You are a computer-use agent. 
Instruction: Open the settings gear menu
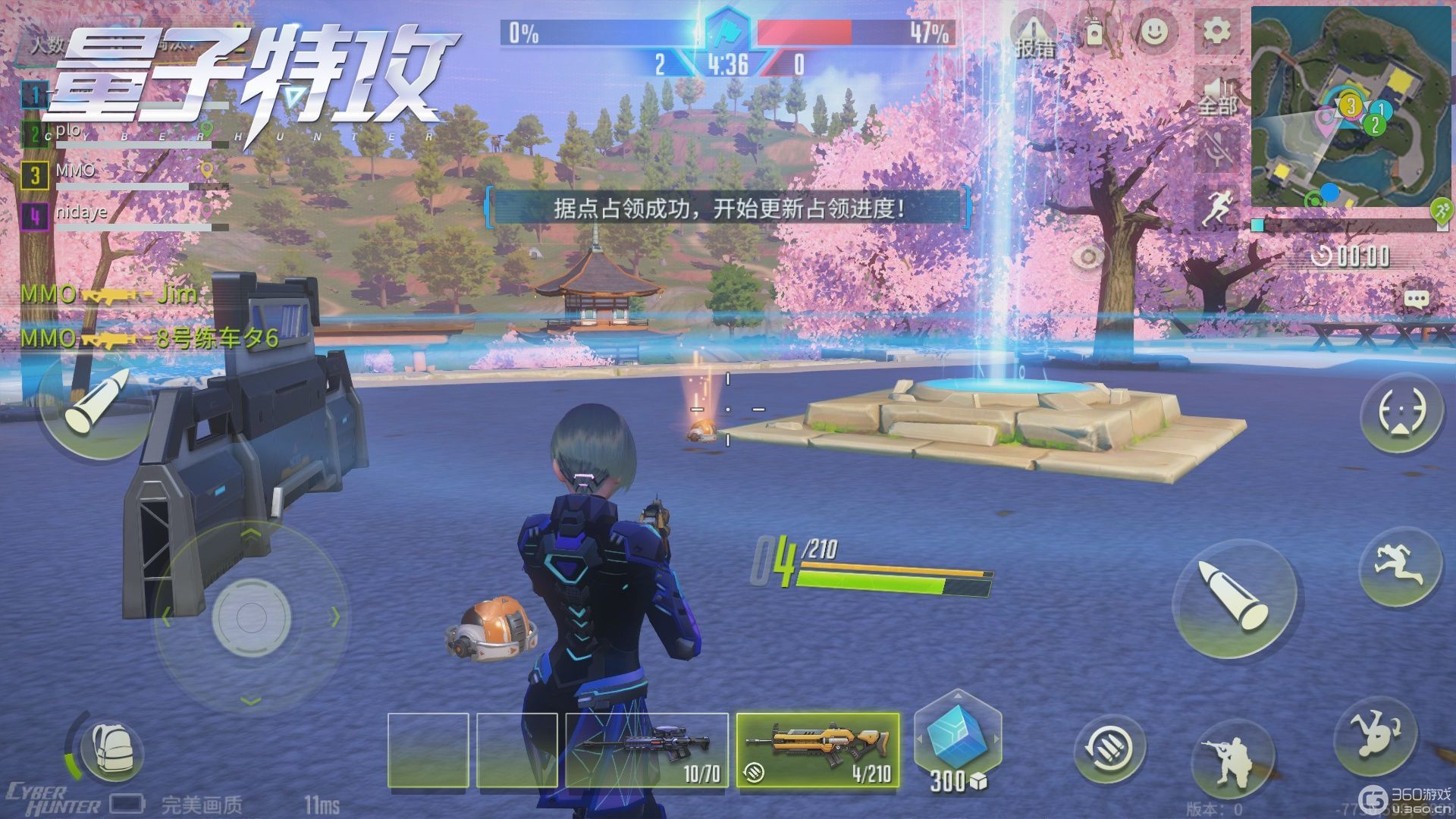tap(1217, 32)
